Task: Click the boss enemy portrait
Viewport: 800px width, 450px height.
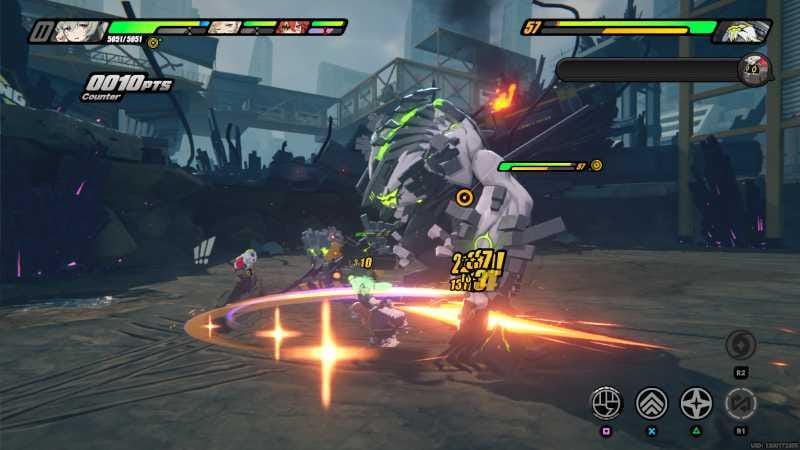Action: click(745, 31)
